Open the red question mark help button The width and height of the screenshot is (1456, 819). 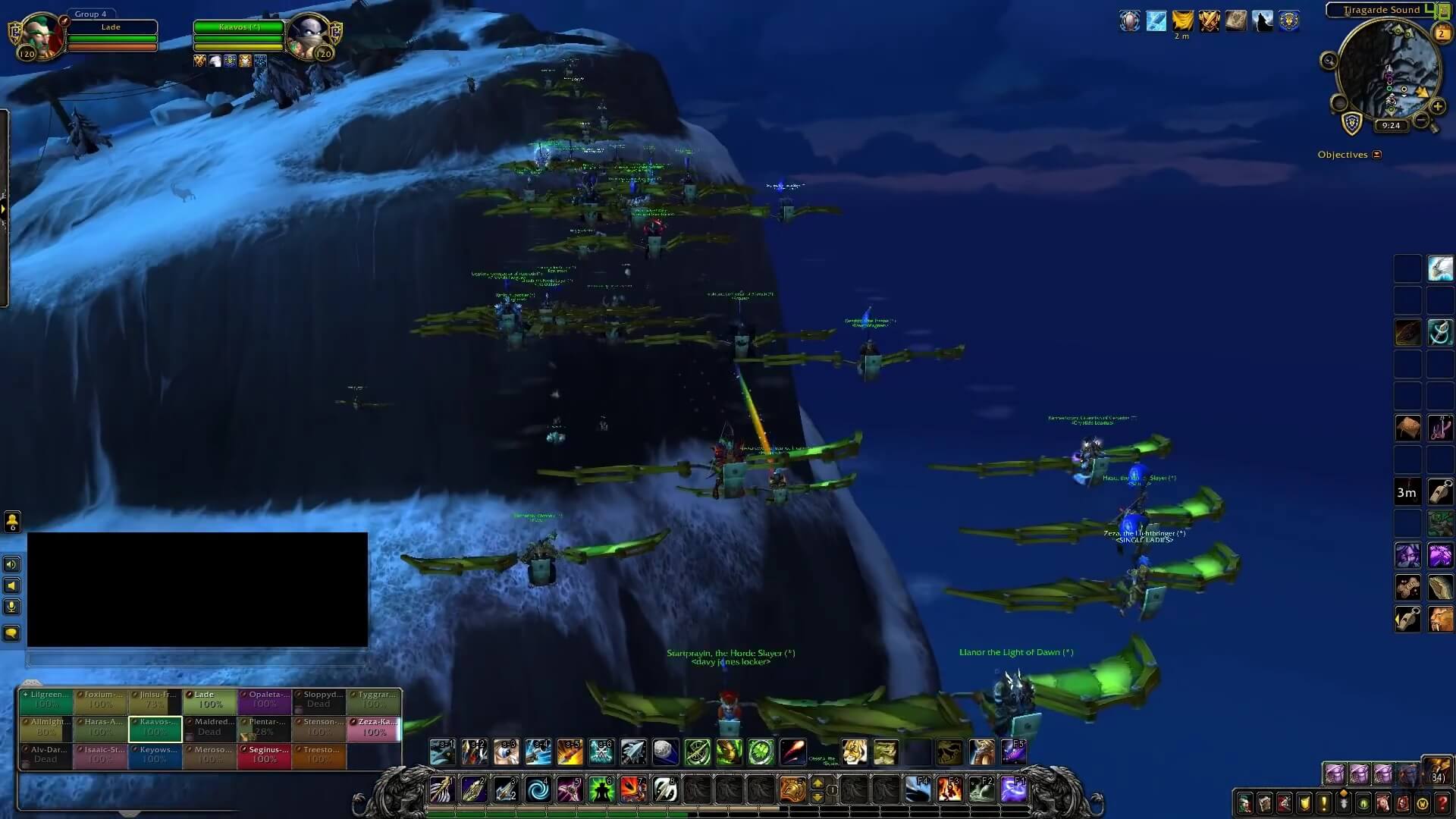(1442, 802)
